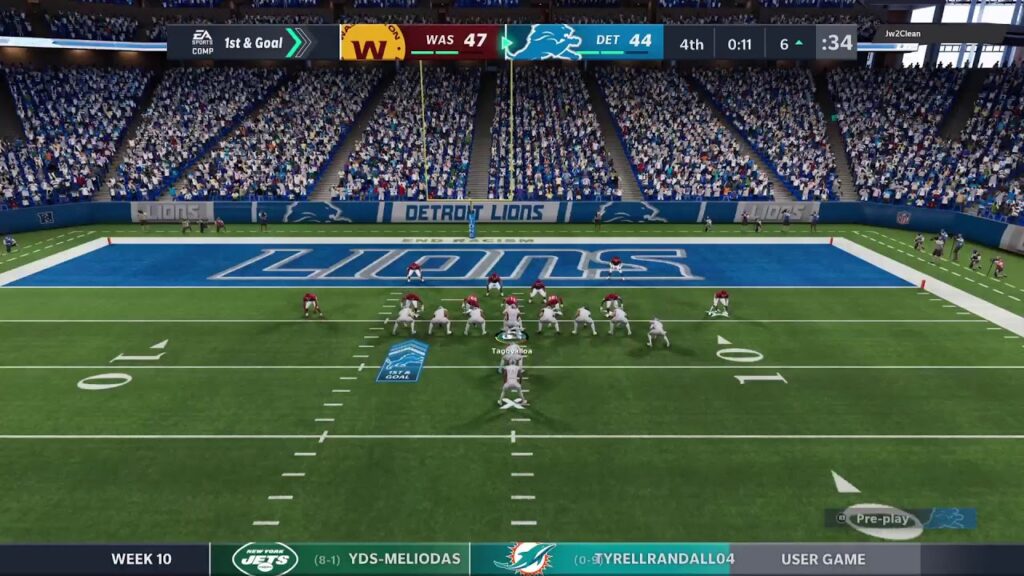Viewport: 1024px width, 576px height.
Task: Click the EA Sports COMP badge
Action: tap(202, 43)
